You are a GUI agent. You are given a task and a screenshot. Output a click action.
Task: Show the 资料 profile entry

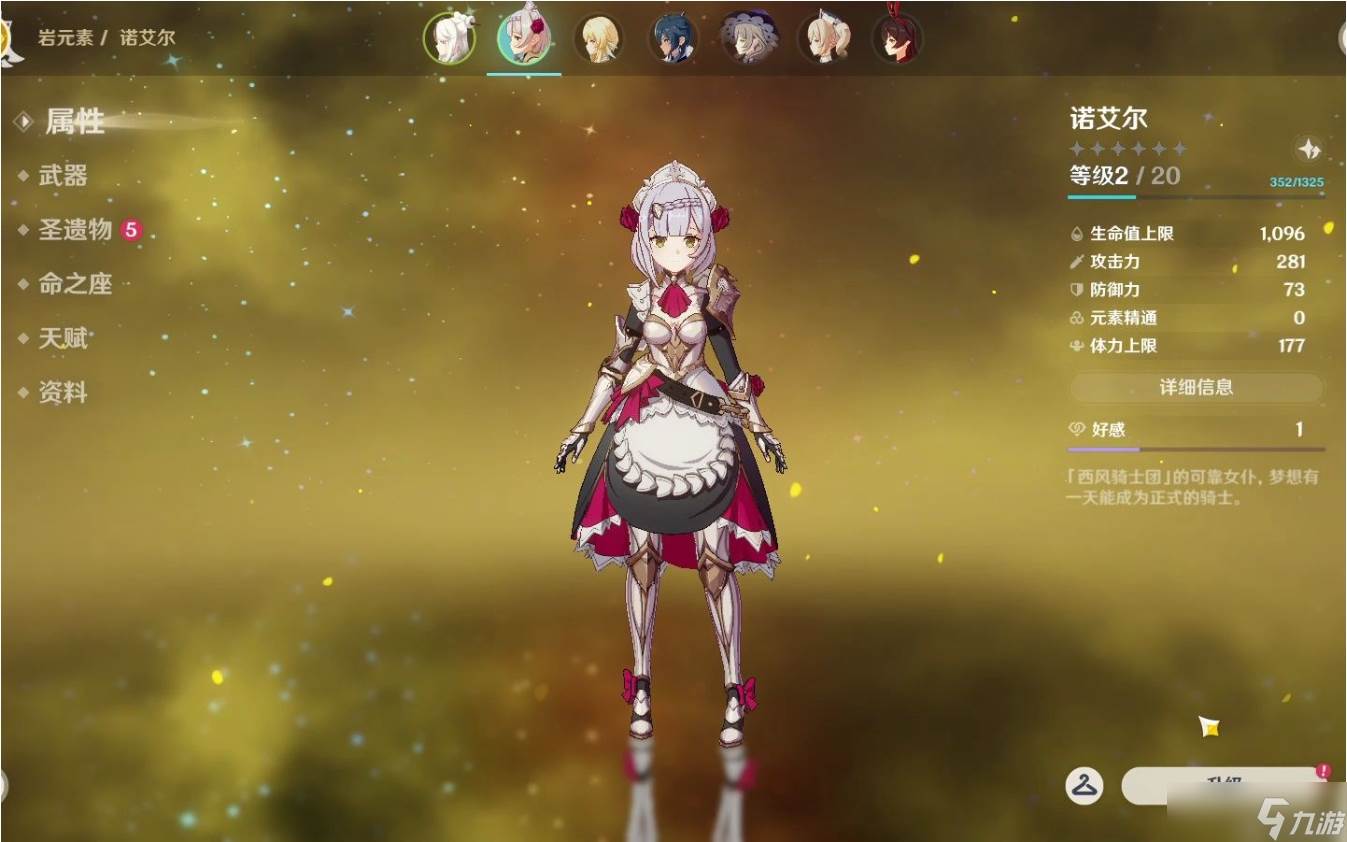point(63,392)
